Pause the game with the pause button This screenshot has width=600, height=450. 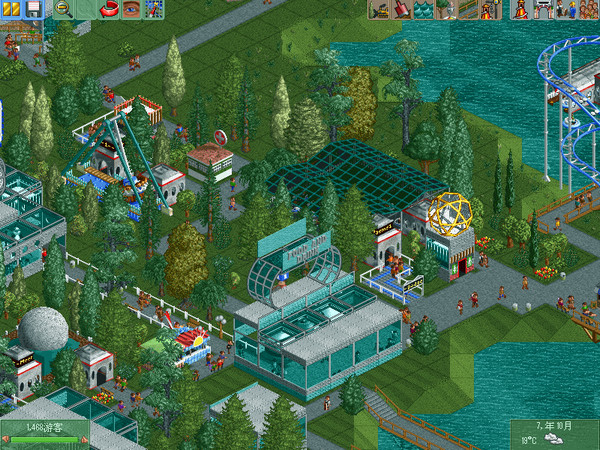pyautogui.click(x=9, y=9)
